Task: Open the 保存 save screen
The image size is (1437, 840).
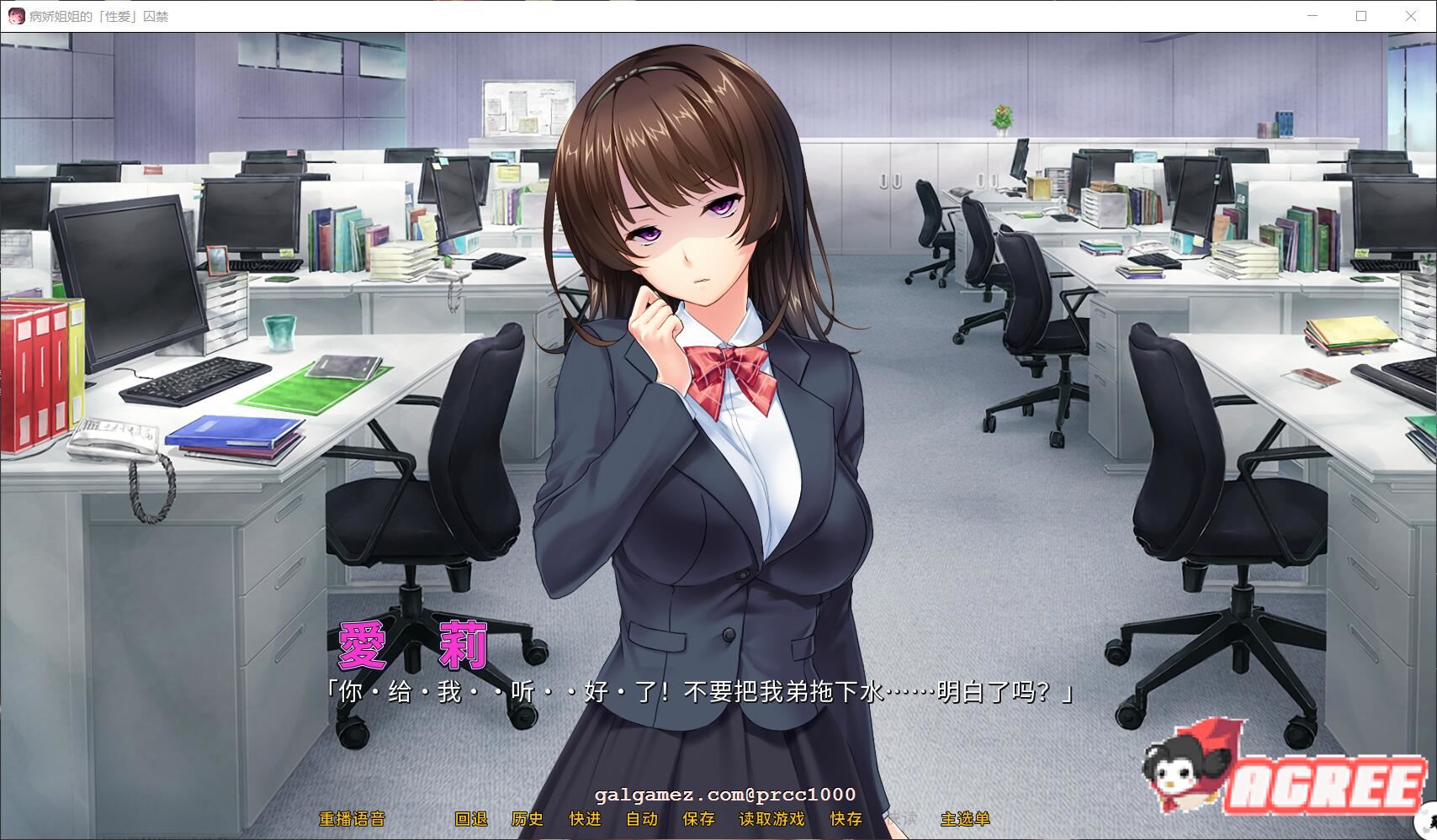Action: tap(698, 817)
